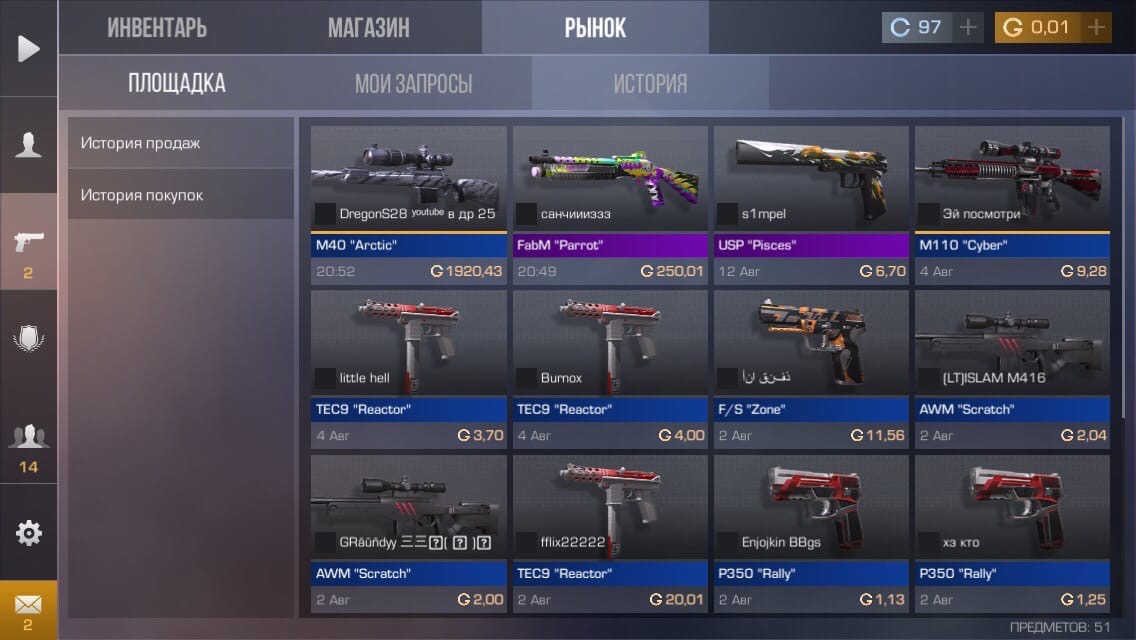Open the ПЛОЩАДКА sub-tab
Screen dimensions: 1136x640
(x=176, y=83)
